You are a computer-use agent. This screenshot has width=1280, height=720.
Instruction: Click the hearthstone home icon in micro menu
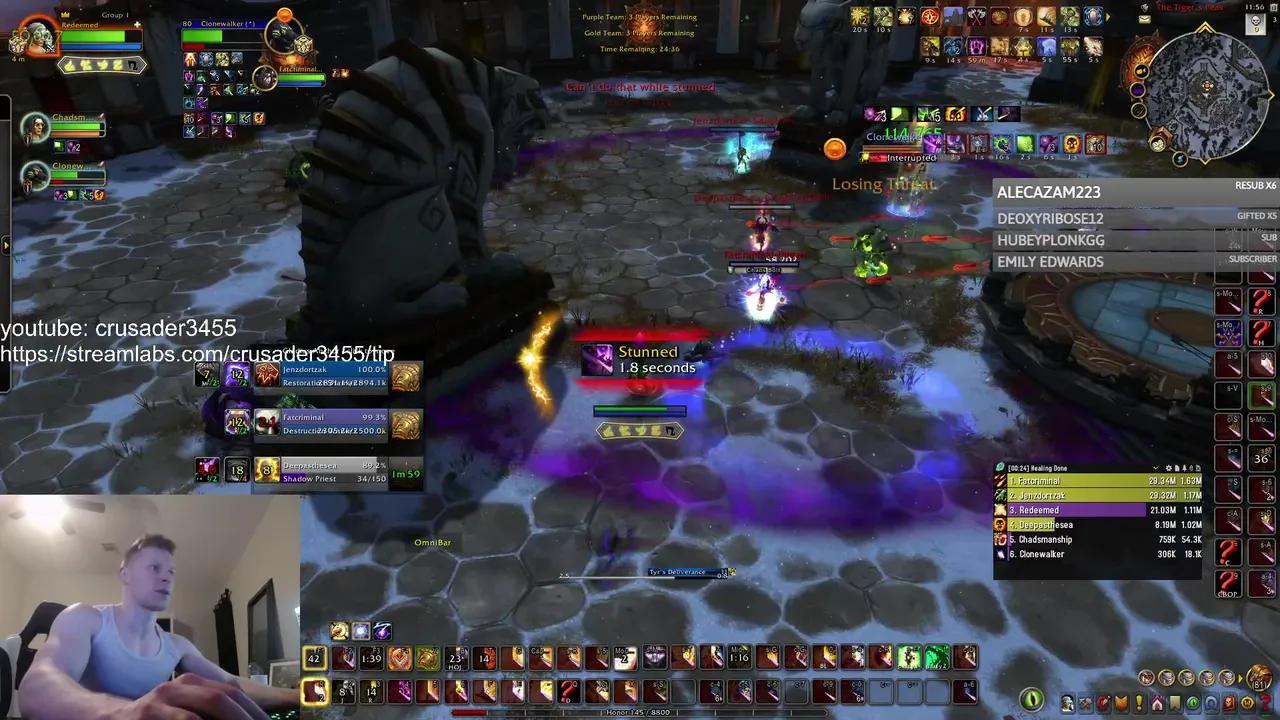point(1156,701)
